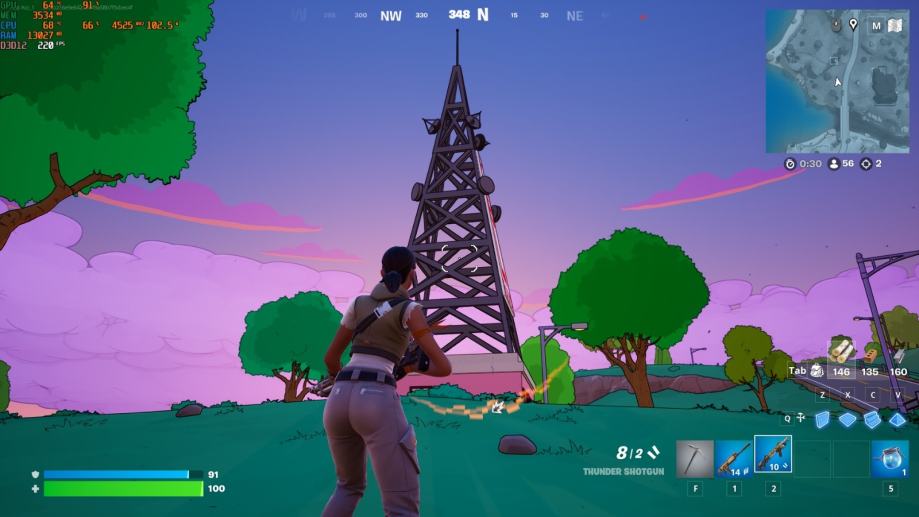This screenshot has width=919, height=517.
Task: Equip the rifle with 14 ammo
Action: tap(734, 459)
